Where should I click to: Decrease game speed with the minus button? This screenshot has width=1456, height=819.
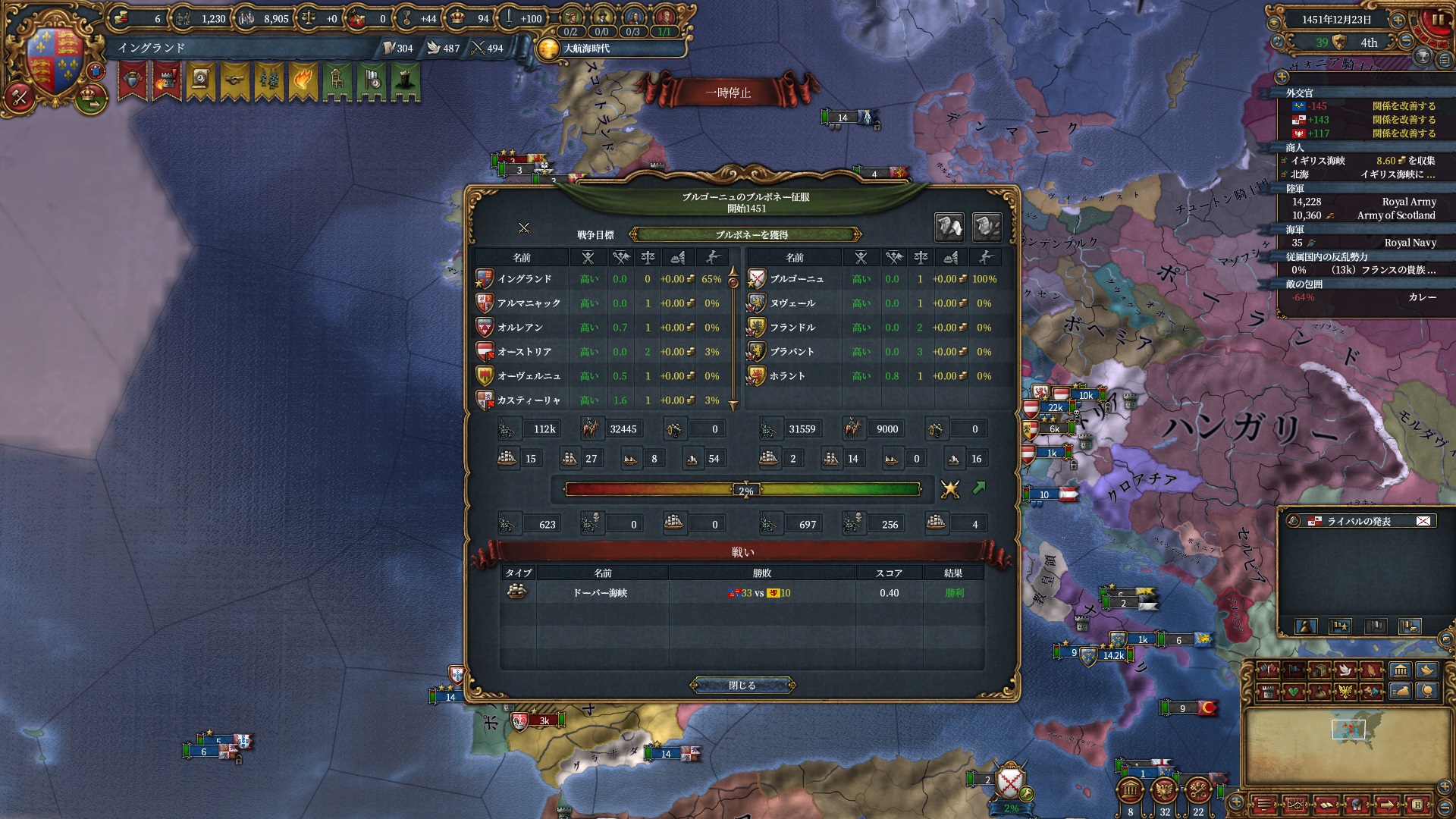click(x=1406, y=42)
